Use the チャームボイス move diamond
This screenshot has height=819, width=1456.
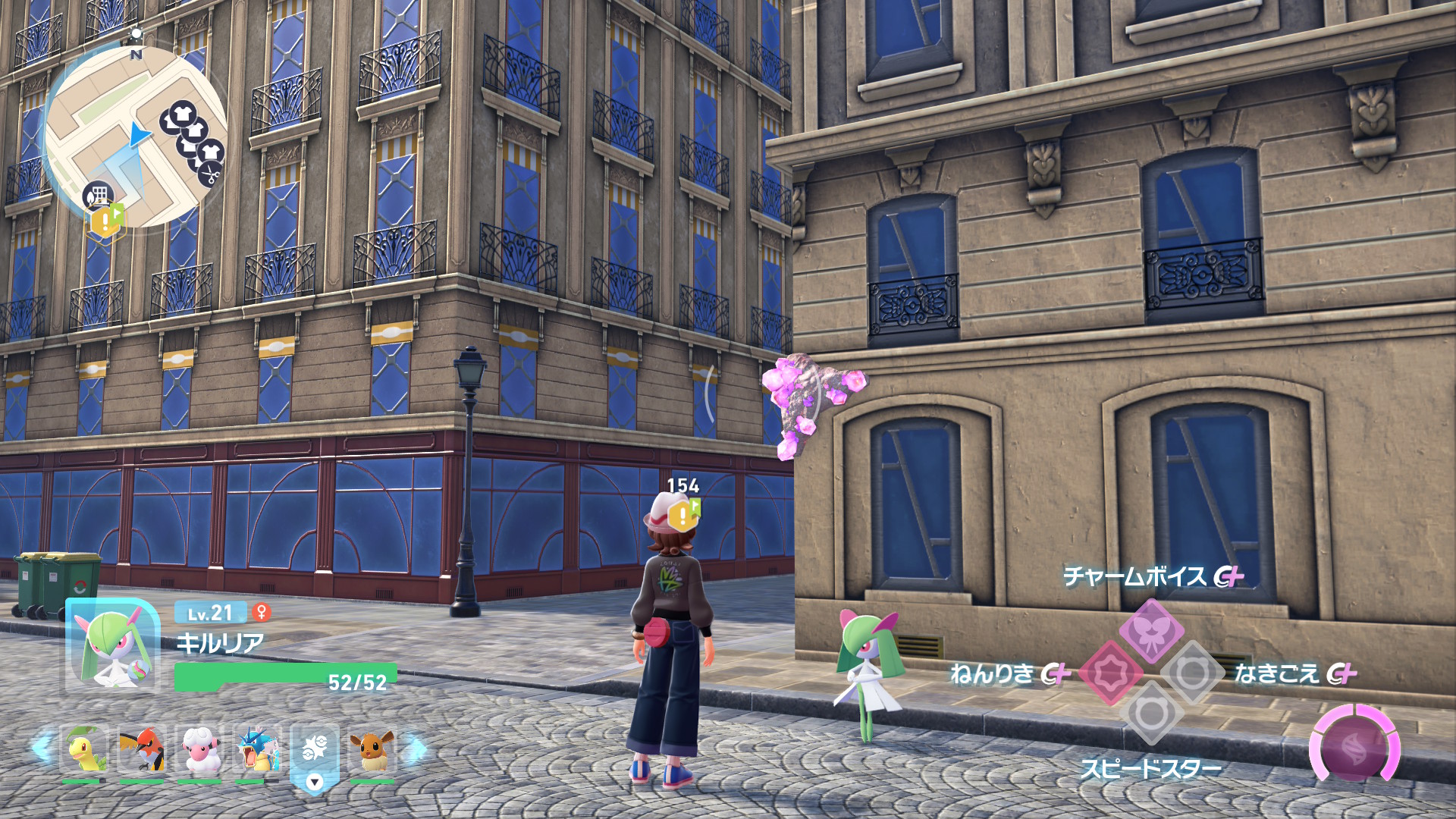pos(1152,630)
